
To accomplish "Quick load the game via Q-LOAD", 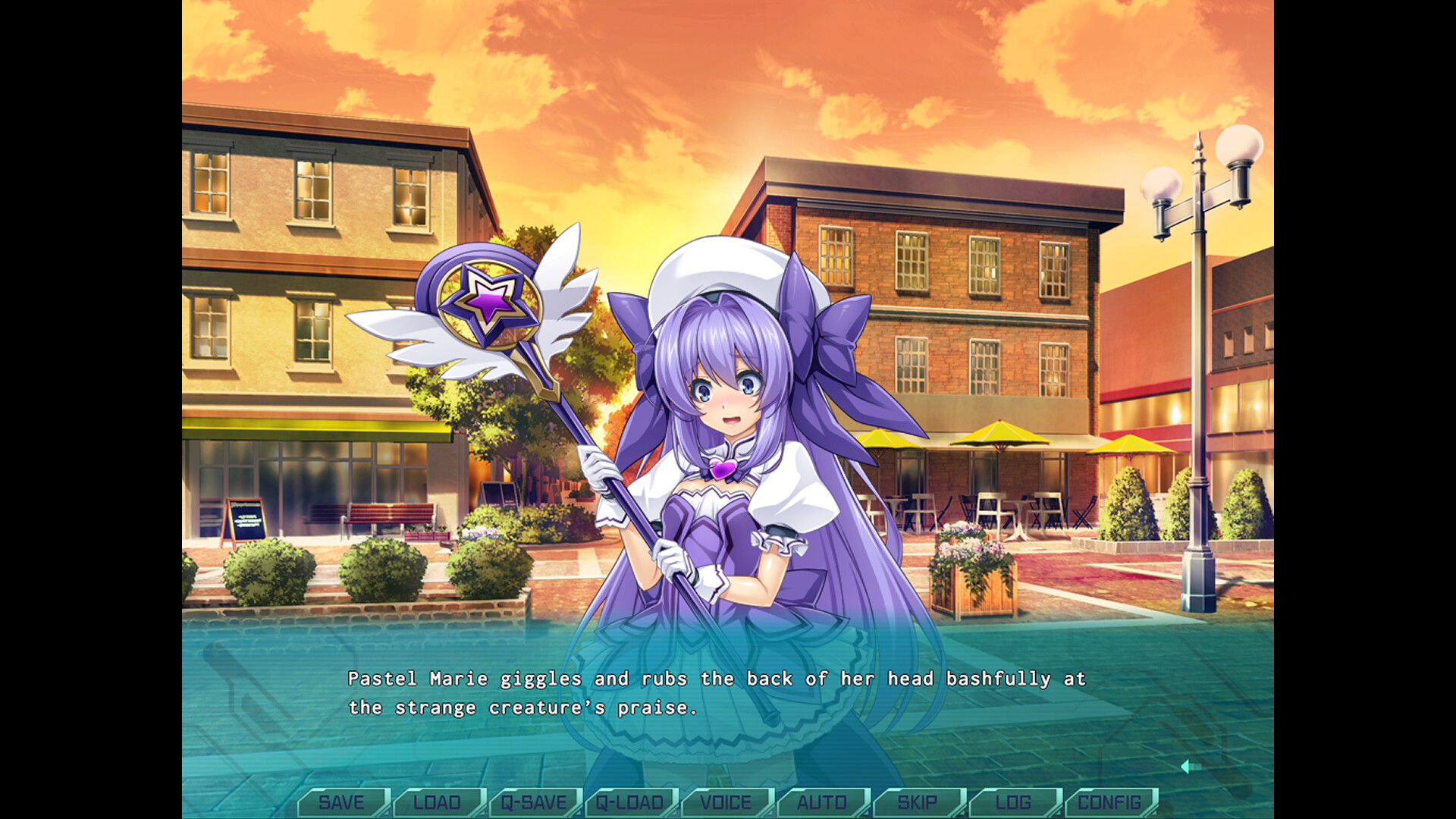I will tap(630, 802).
